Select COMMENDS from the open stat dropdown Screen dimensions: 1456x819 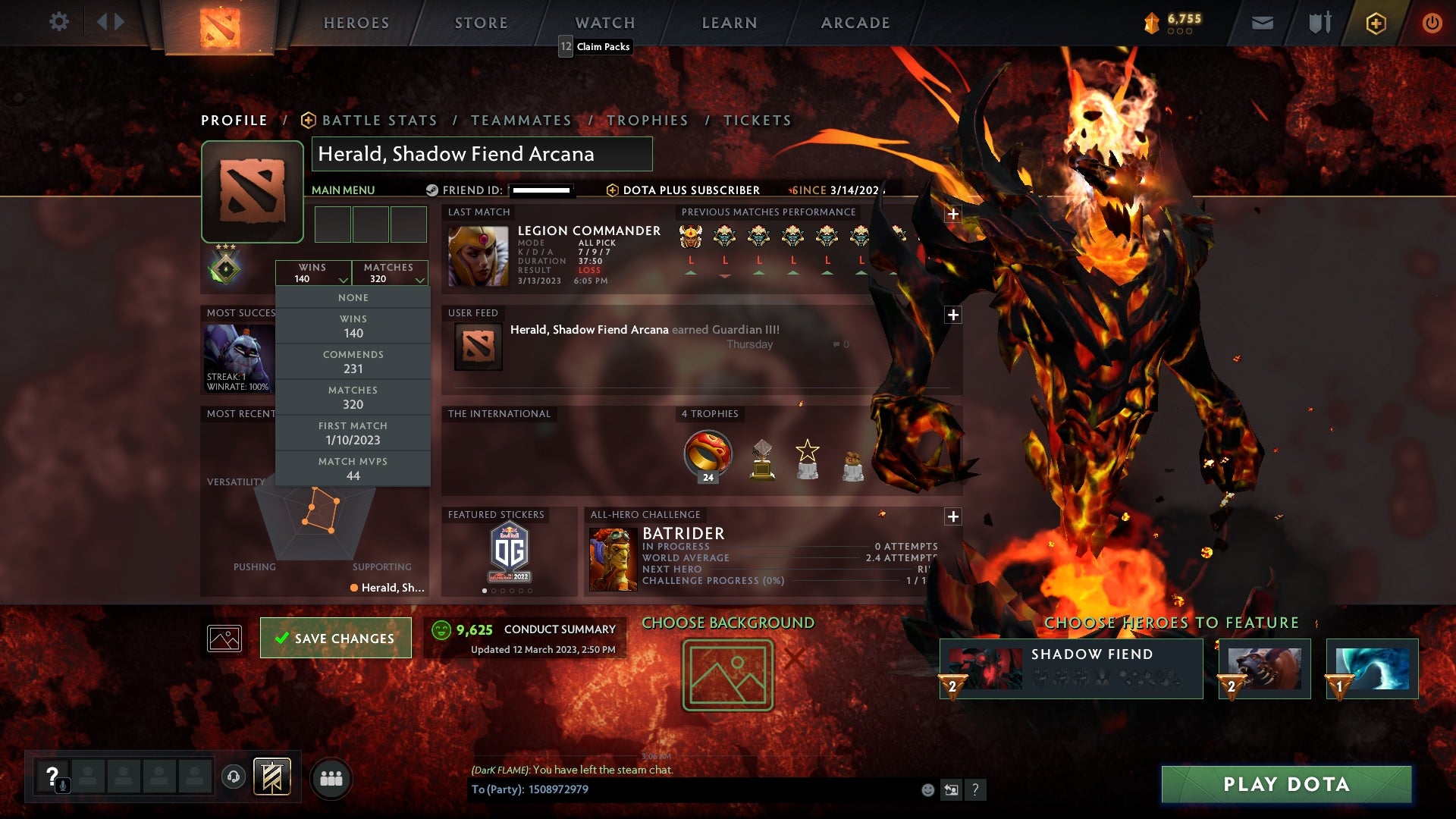click(x=353, y=361)
